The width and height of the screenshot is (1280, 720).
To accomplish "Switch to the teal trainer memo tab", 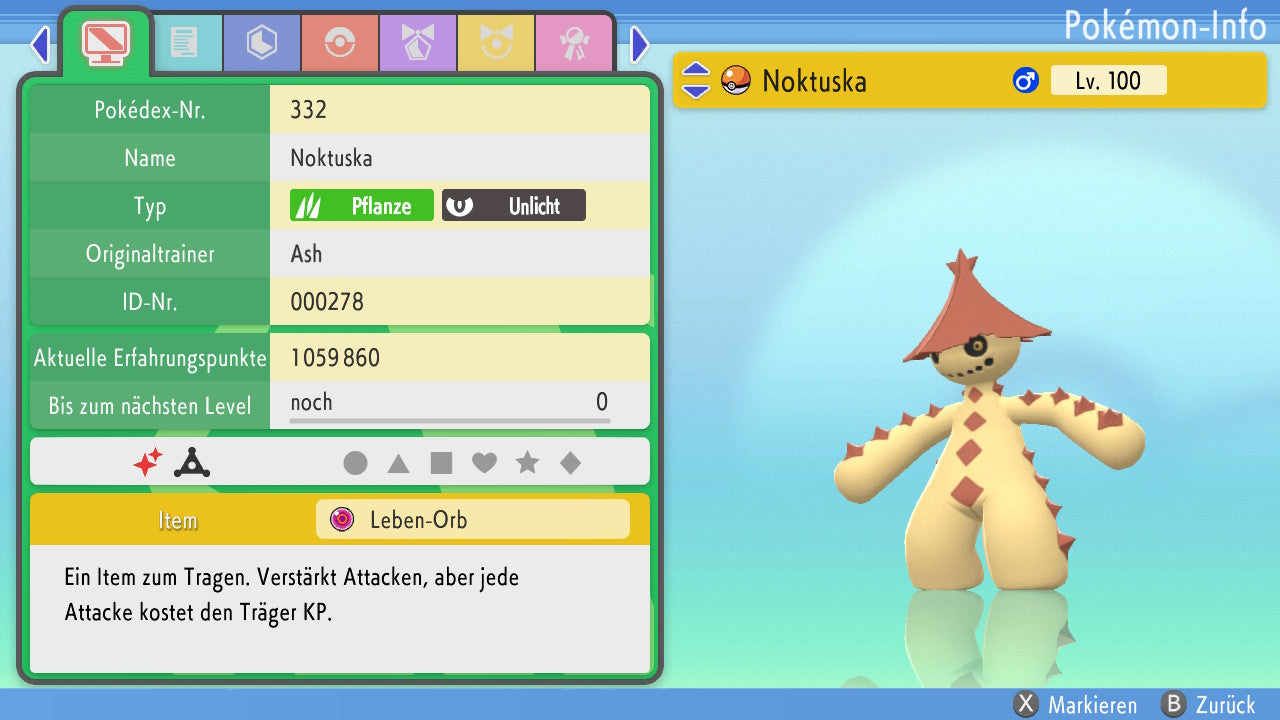I will [184, 43].
